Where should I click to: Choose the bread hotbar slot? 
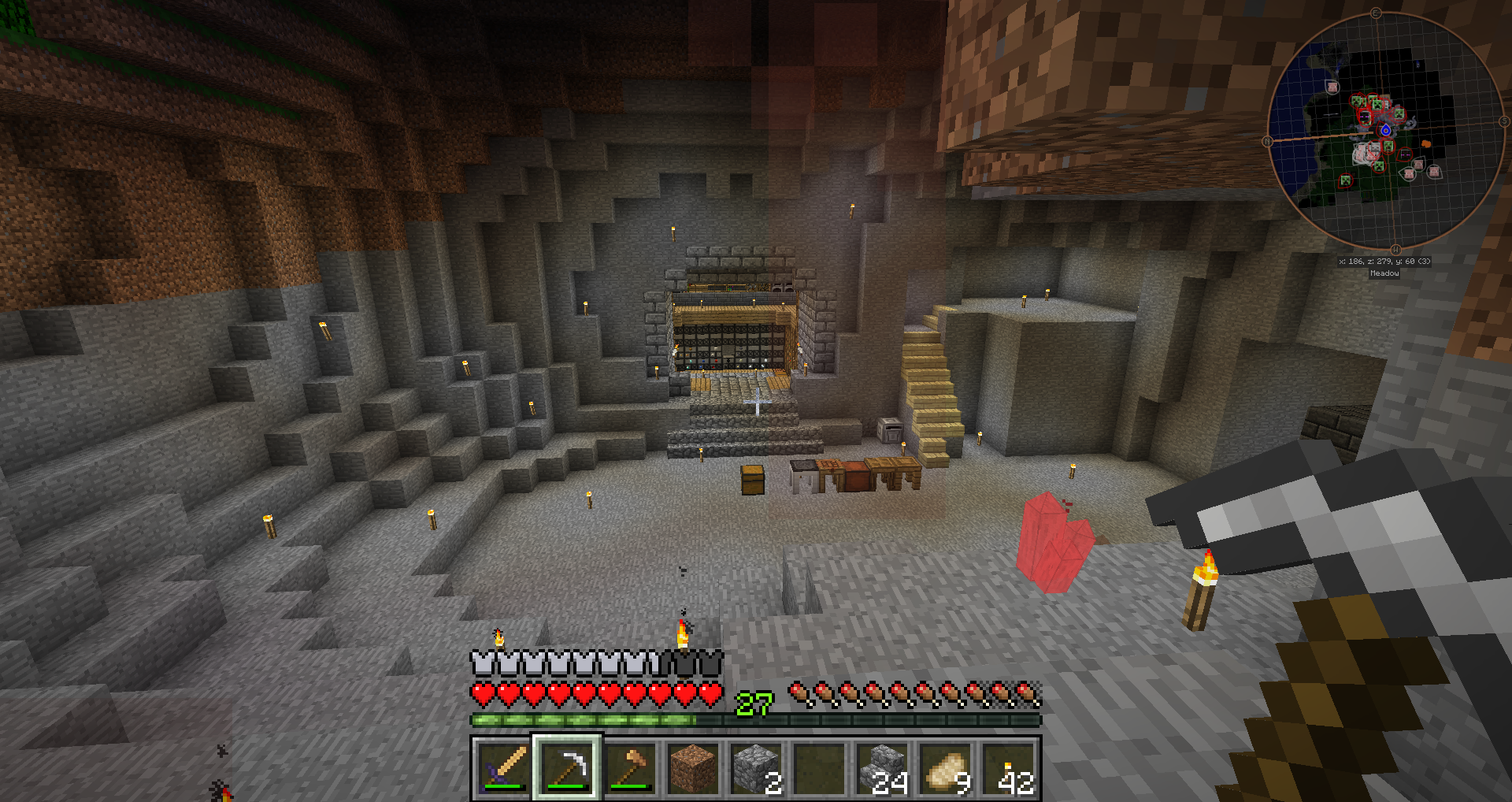pos(946,768)
